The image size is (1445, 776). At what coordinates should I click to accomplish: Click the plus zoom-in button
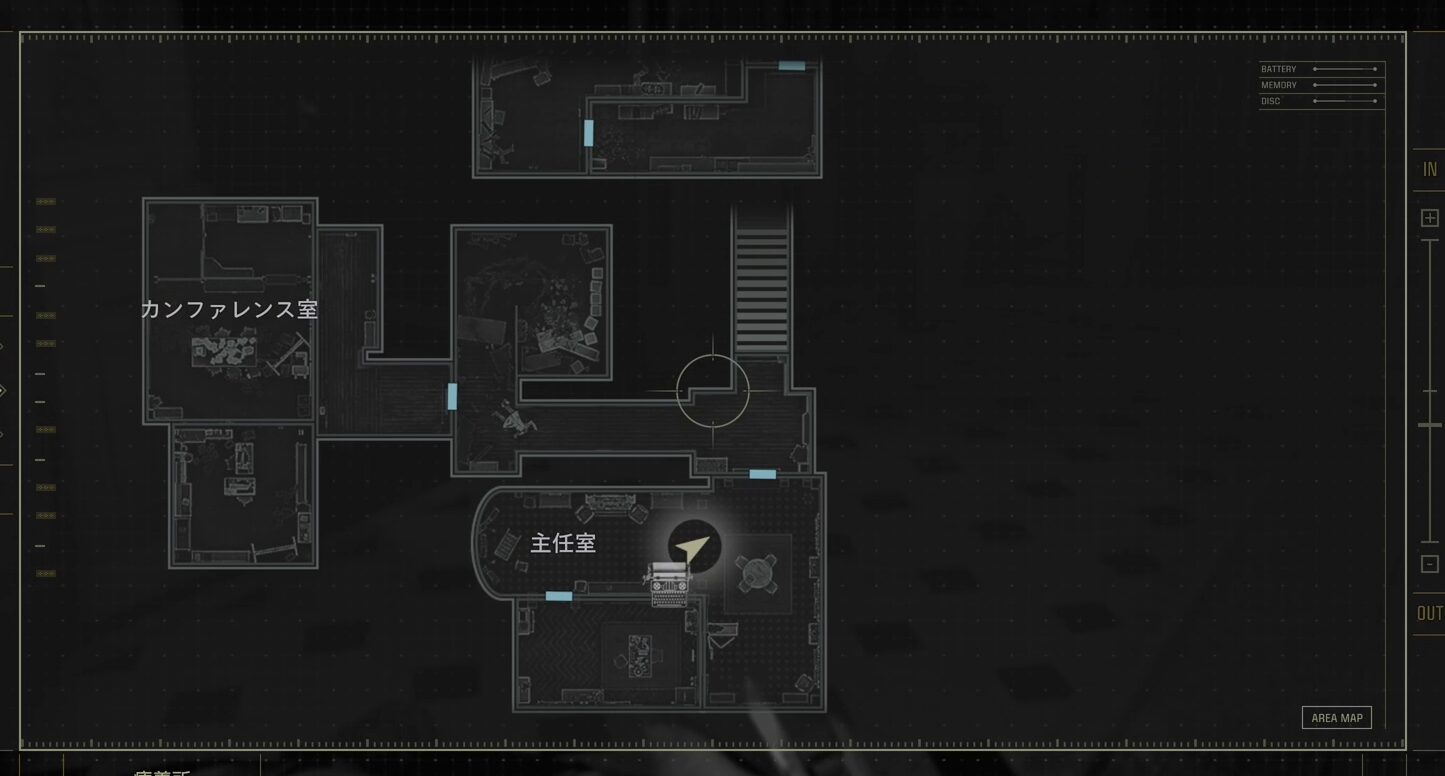tap(1430, 218)
